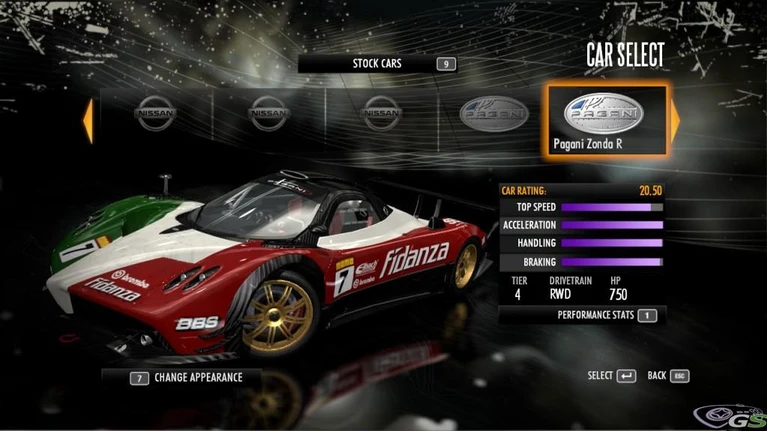Select the highlighted Pagani Zonda R tile
Image resolution: width=767 pixels, height=431 pixels.
(x=605, y=120)
